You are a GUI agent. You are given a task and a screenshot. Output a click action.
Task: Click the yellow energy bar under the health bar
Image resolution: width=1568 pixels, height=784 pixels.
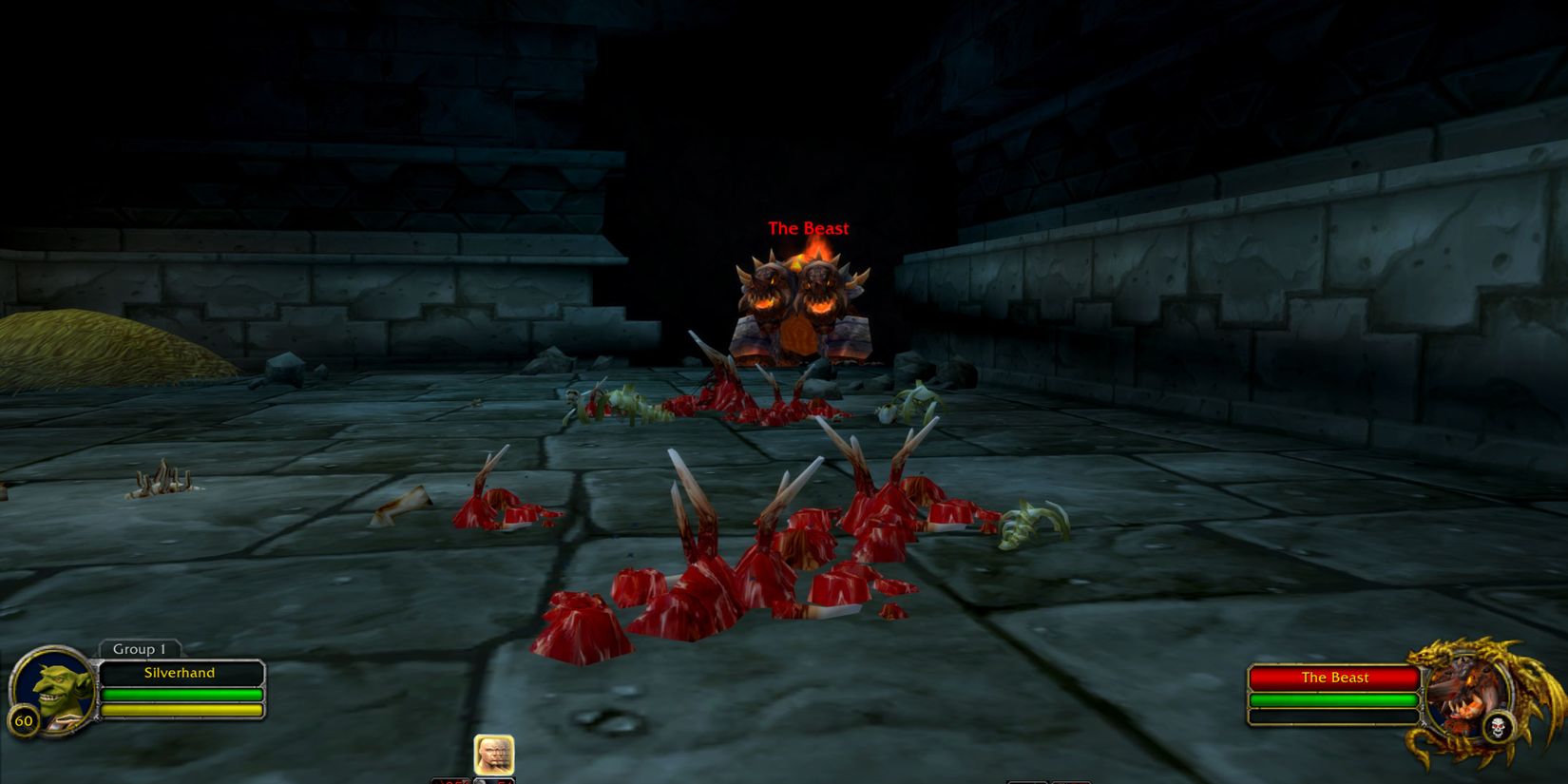coord(182,710)
